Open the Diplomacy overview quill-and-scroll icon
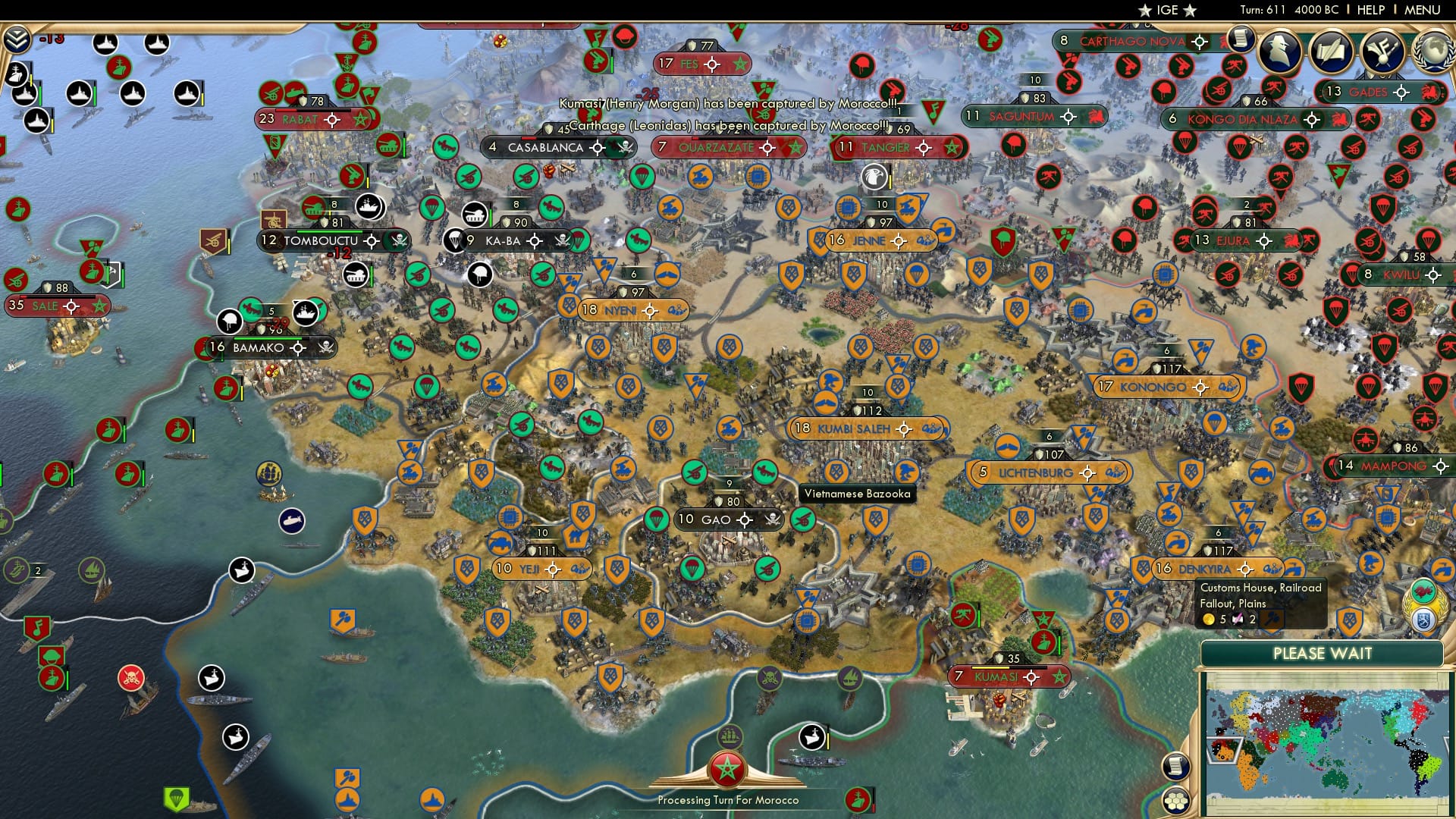Image resolution: width=1456 pixels, height=819 pixels. coord(1331,53)
